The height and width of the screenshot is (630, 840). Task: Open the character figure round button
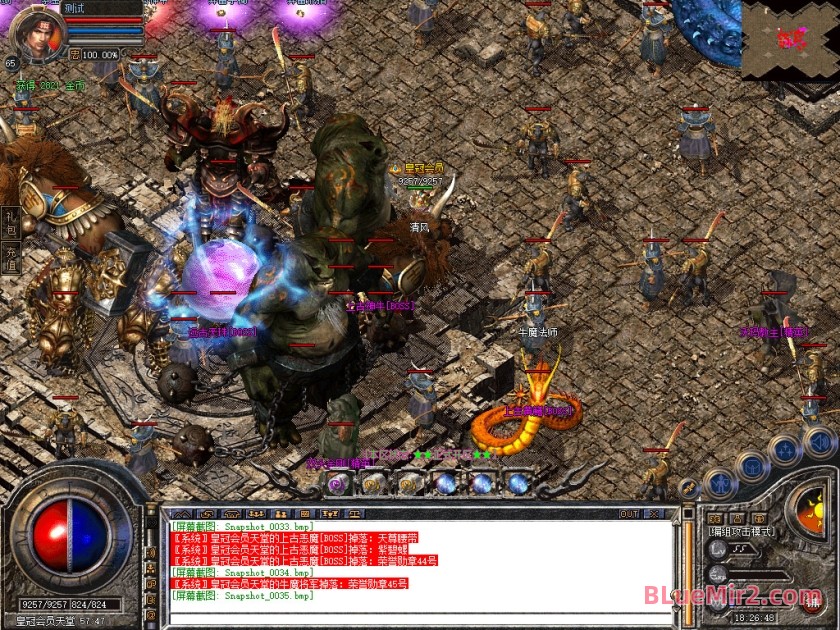[719, 484]
